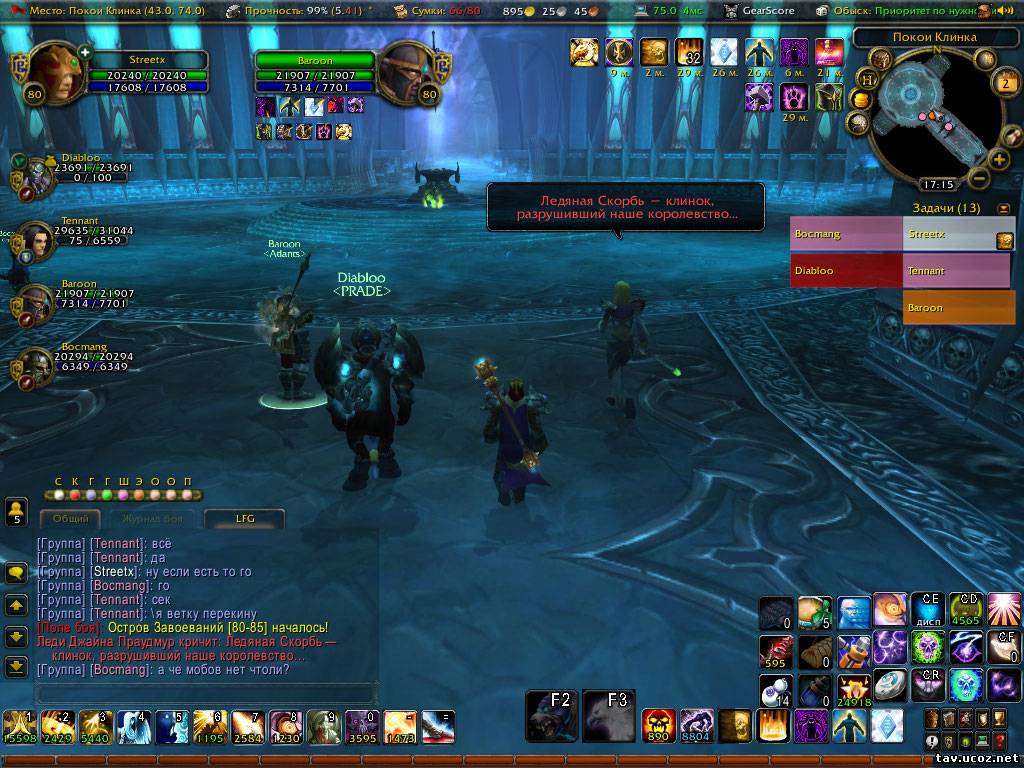
Task: Use action bar slot numbered 1
Action: point(18,727)
